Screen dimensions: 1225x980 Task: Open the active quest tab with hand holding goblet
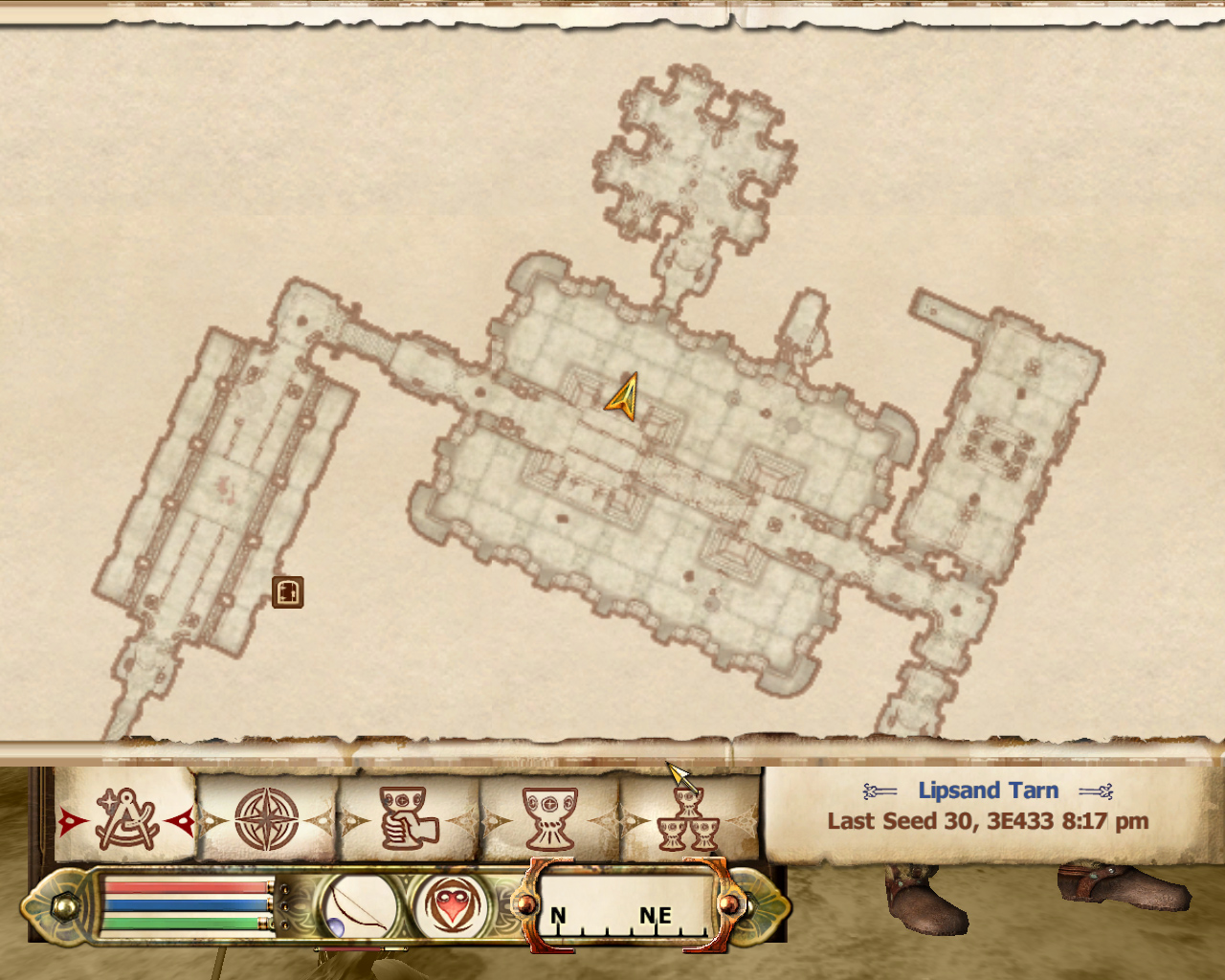408,820
